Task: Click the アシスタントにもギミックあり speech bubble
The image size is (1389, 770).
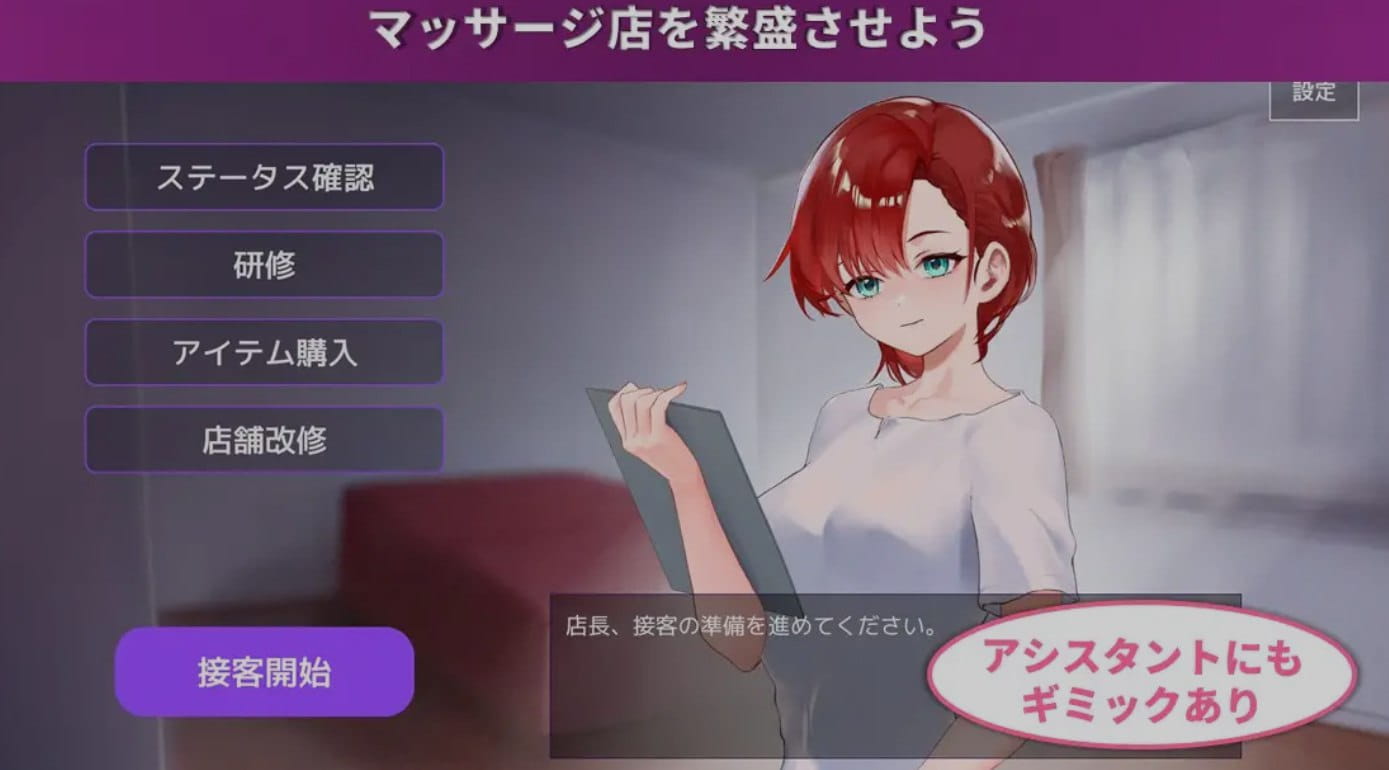Action: 1144,678
